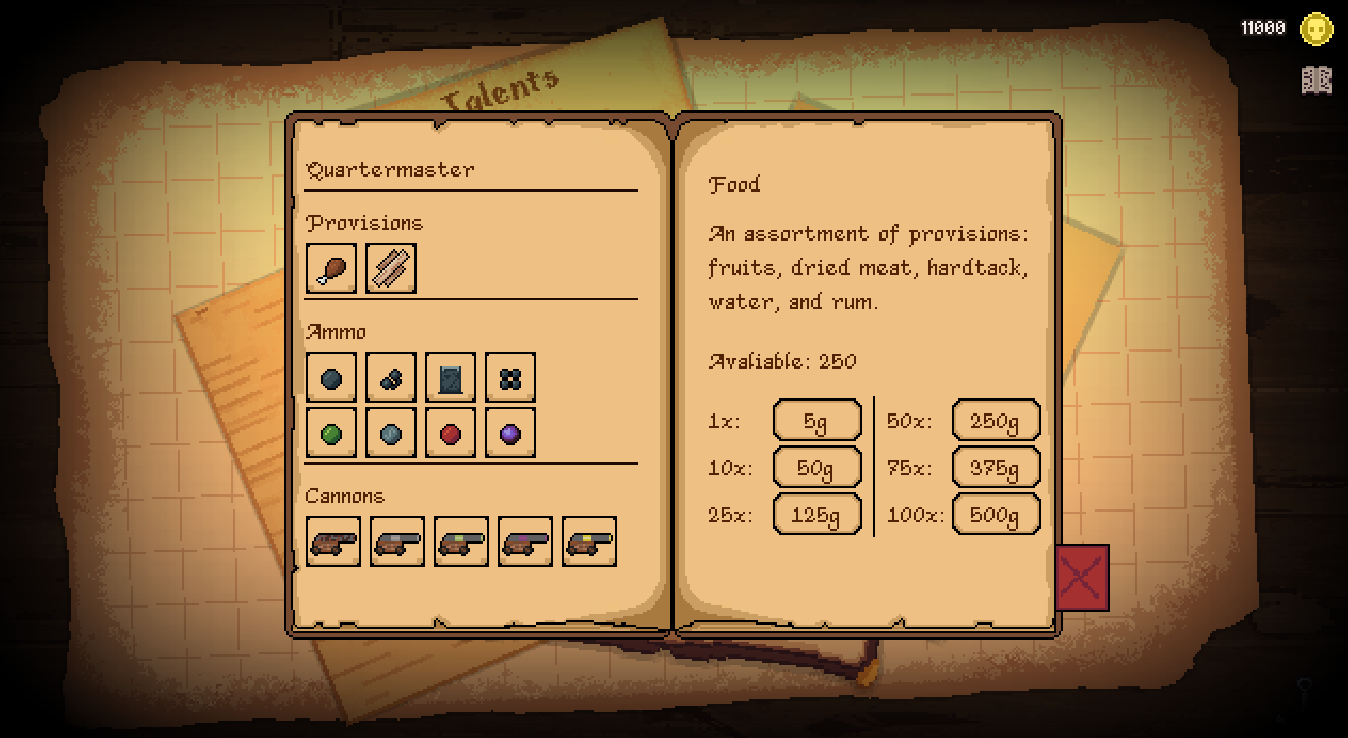Buy 75x food for 375g

tap(995, 467)
